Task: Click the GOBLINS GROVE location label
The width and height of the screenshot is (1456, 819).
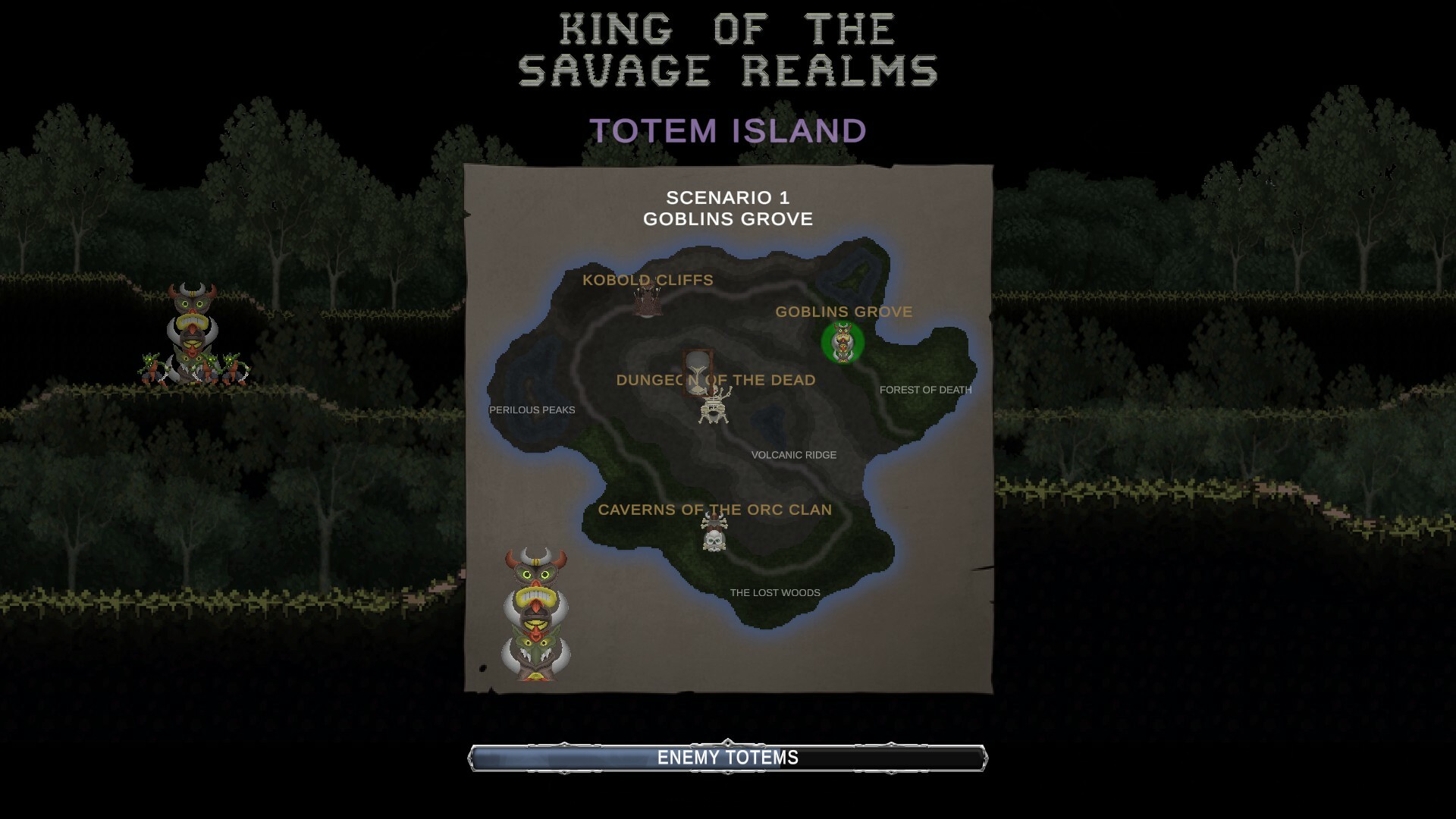Action: (x=843, y=311)
